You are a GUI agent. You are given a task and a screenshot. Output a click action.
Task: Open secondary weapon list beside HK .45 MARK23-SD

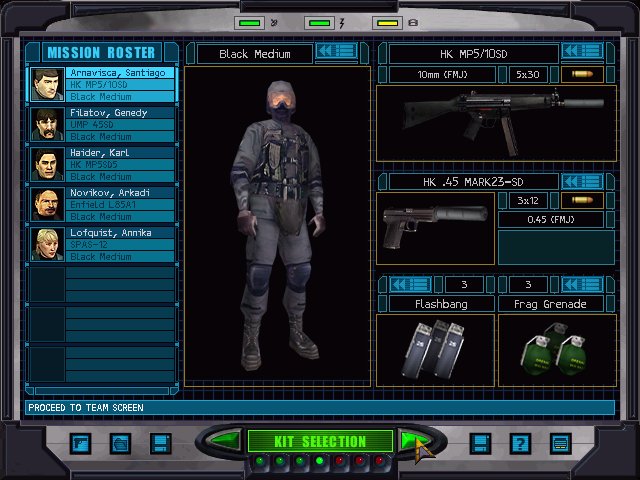pos(581,181)
